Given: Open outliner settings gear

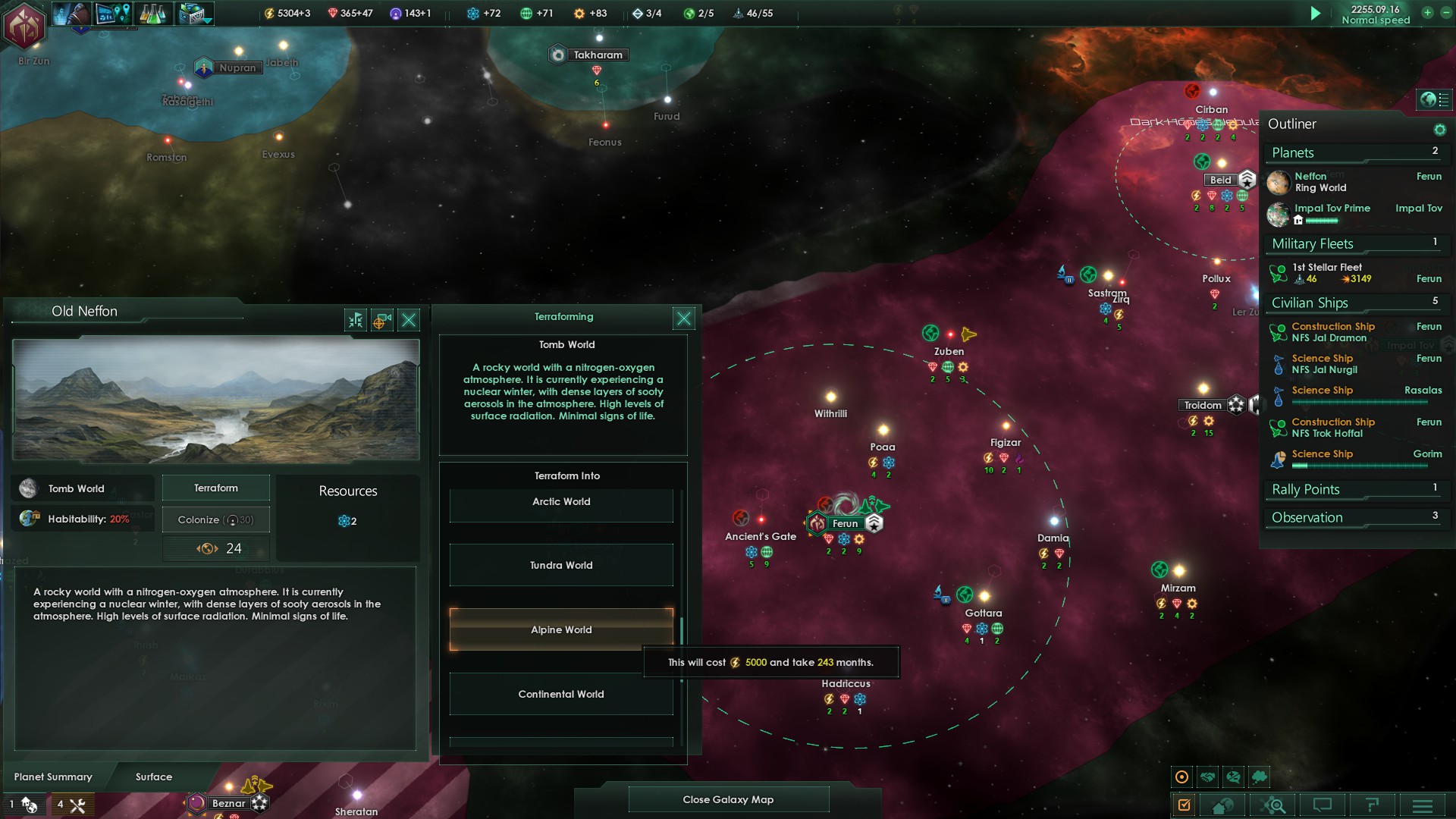Looking at the screenshot, I should click(1439, 130).
